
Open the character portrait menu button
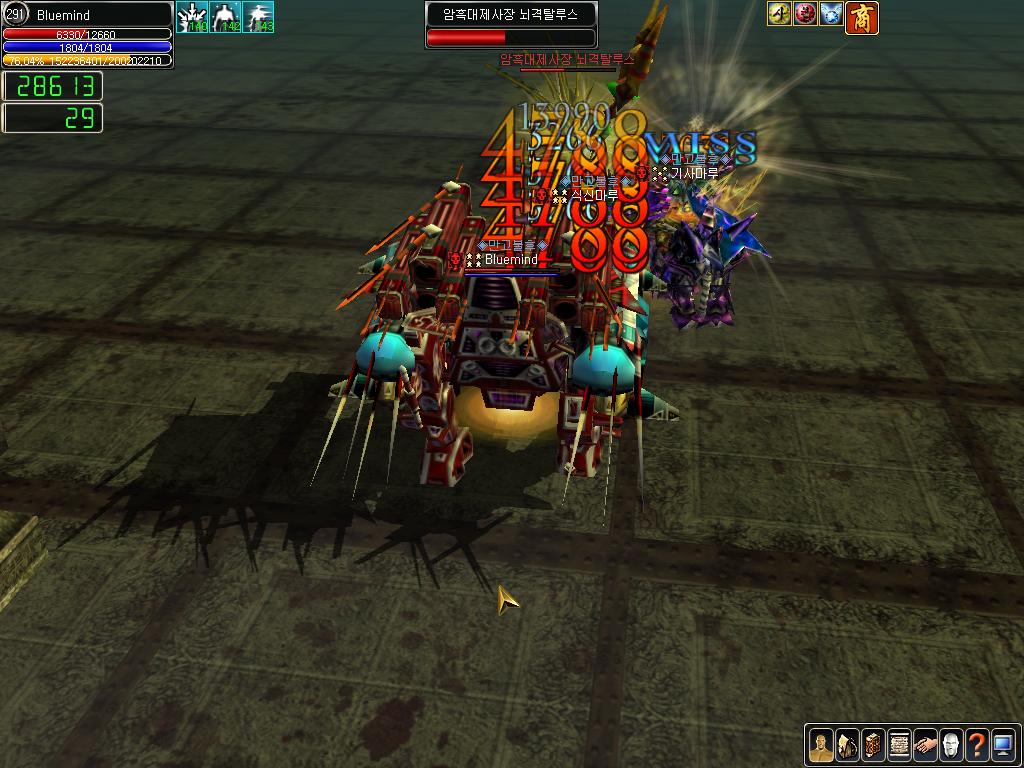(820, 744)
